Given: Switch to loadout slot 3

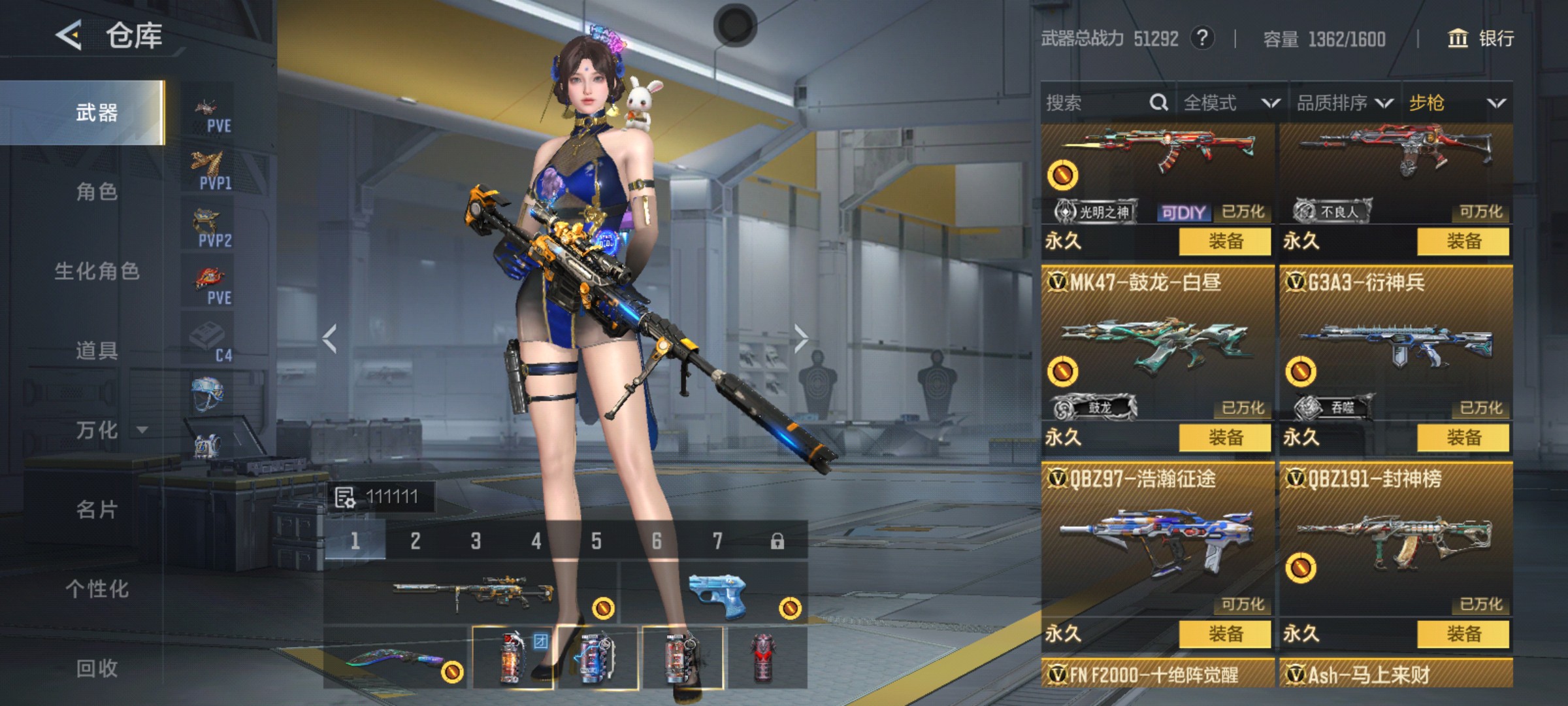Looking at the screenshot, I should tap(476, 541).
